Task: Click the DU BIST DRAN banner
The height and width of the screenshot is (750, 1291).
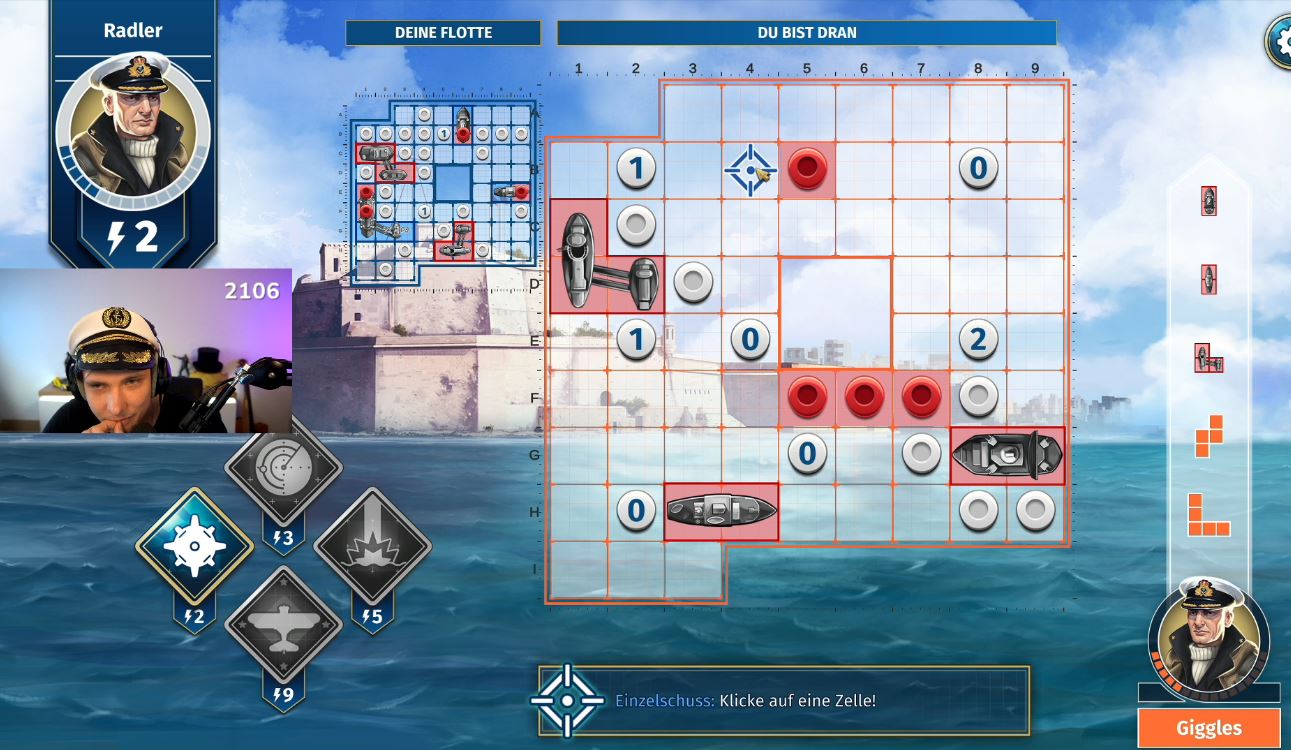Action: coord(806,32)
